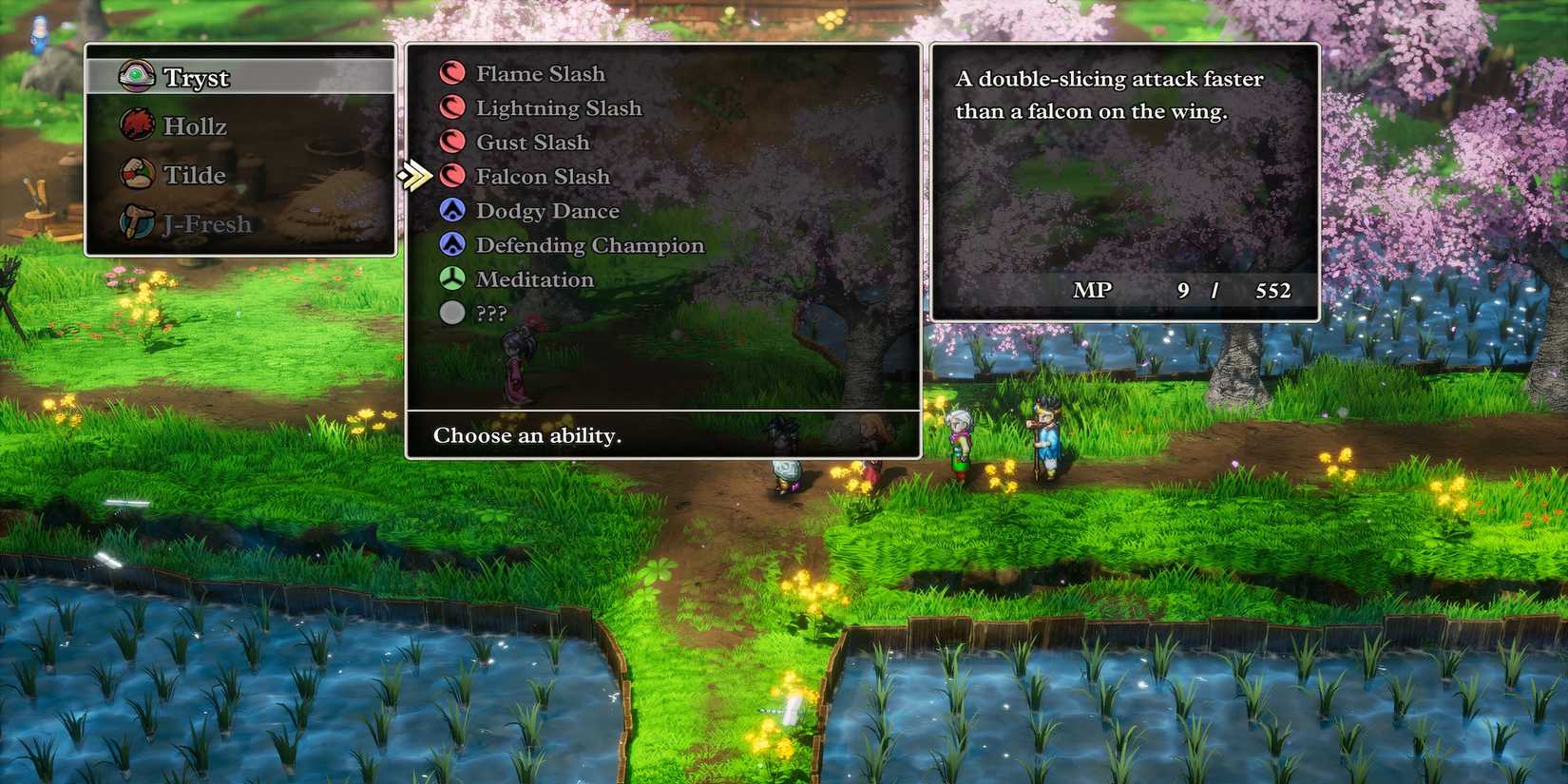Select the Lightning Slash attack icon
Image resolution: width=1568 pixels, height=784 pixels.
coord(453,107)
